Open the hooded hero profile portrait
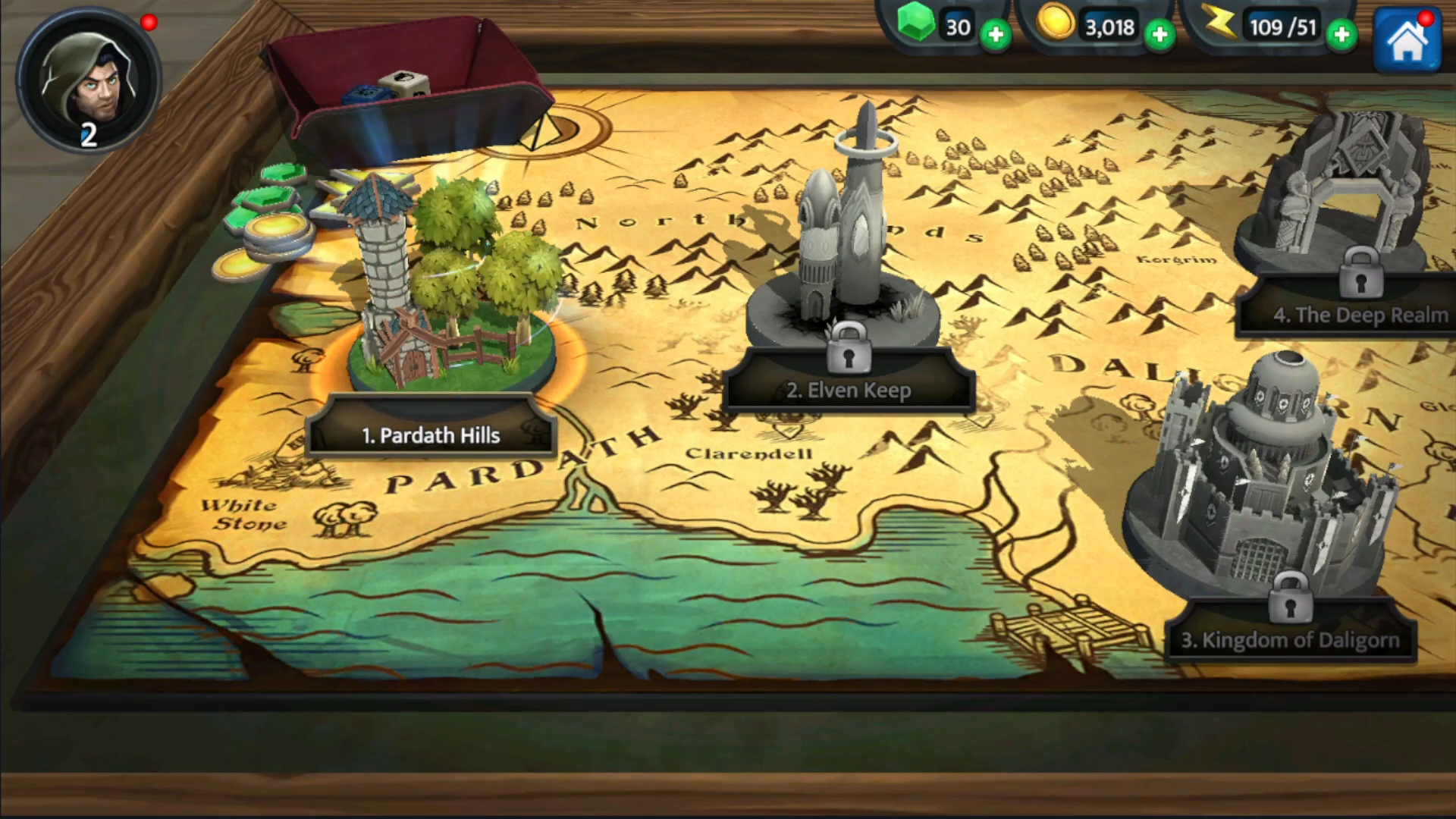Viewport: 1456px width, 819px height. point(88,80)
